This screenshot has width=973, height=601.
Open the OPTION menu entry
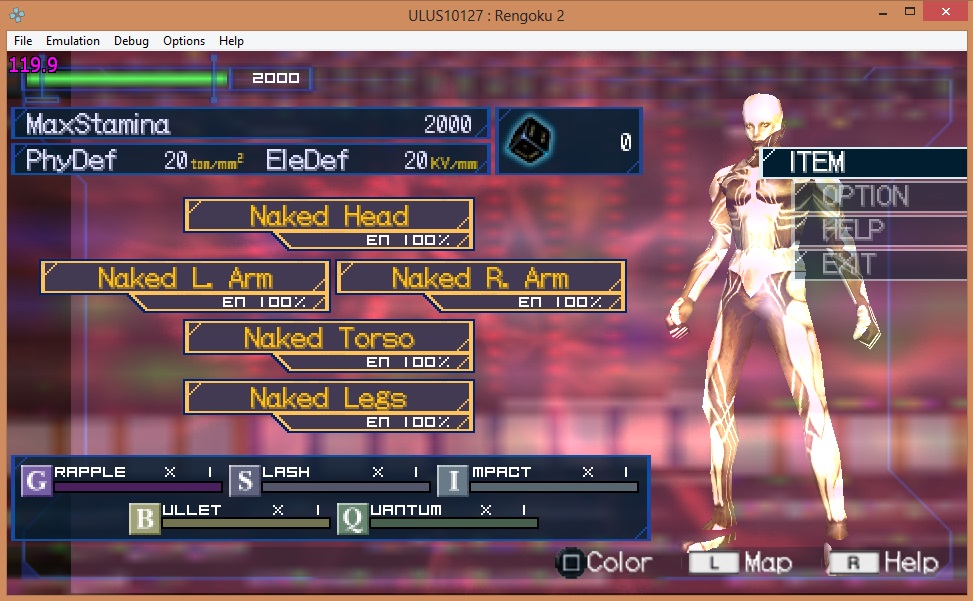864,196
